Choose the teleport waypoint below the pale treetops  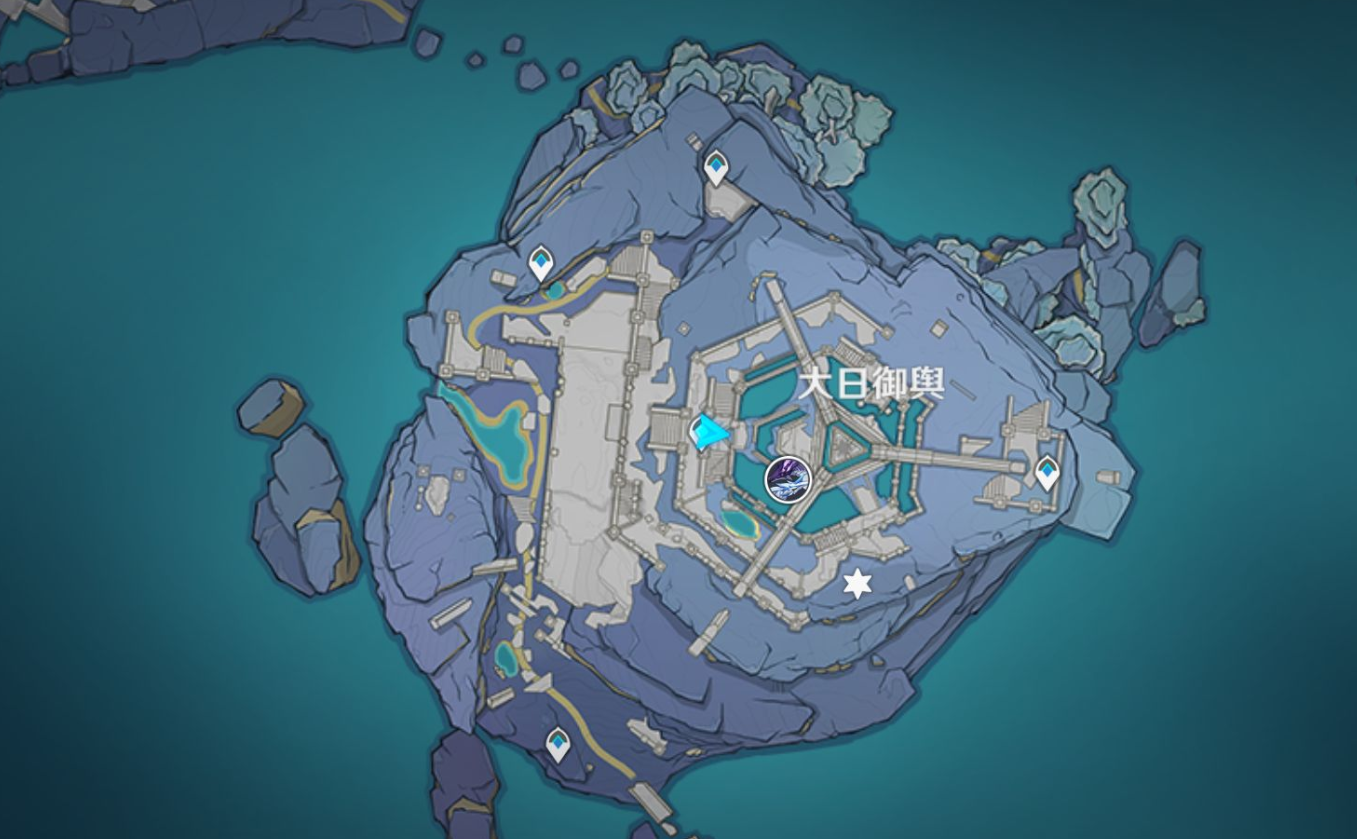716,167
